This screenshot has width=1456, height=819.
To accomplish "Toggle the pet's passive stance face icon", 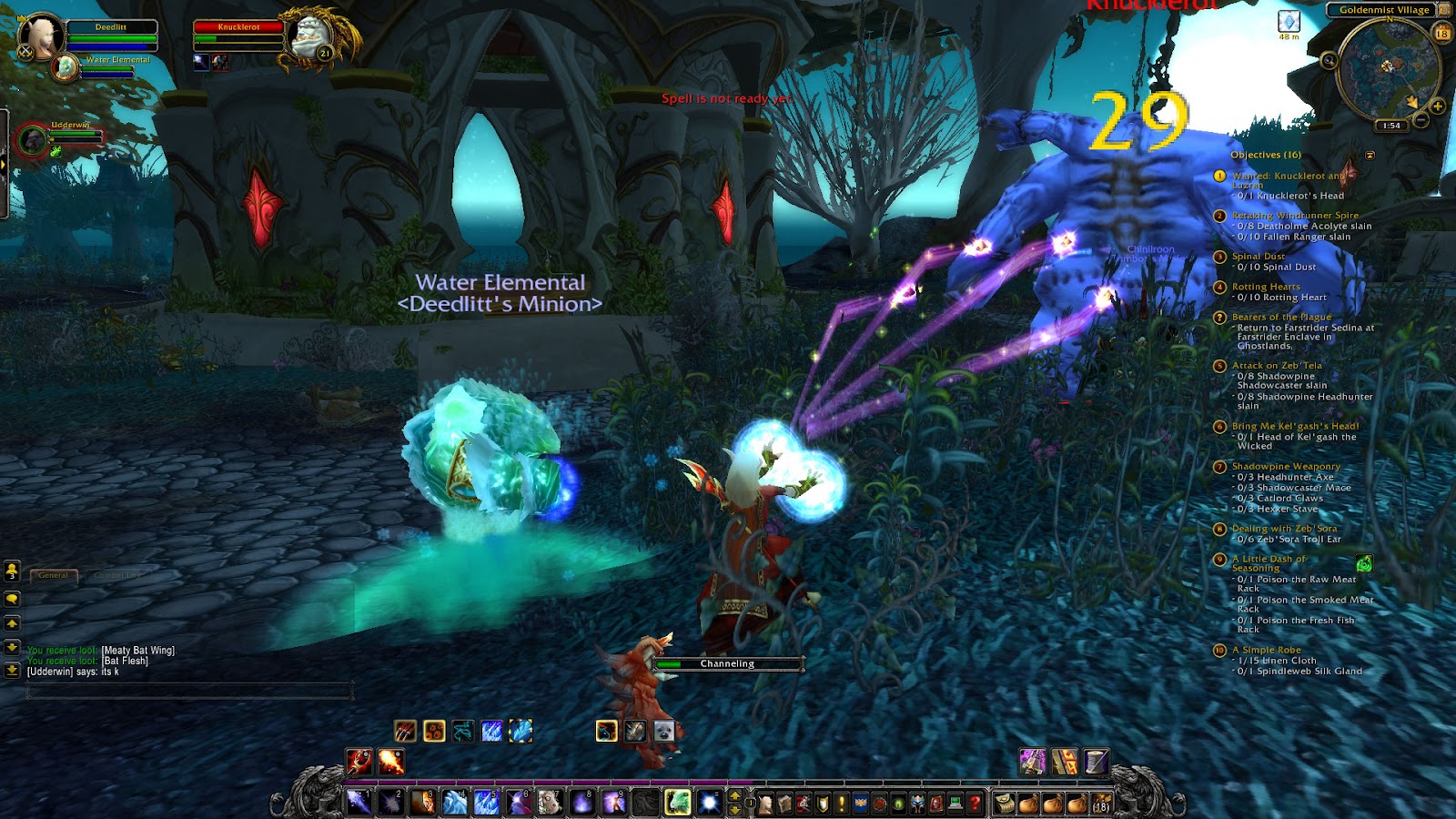I will click(663, 731).
